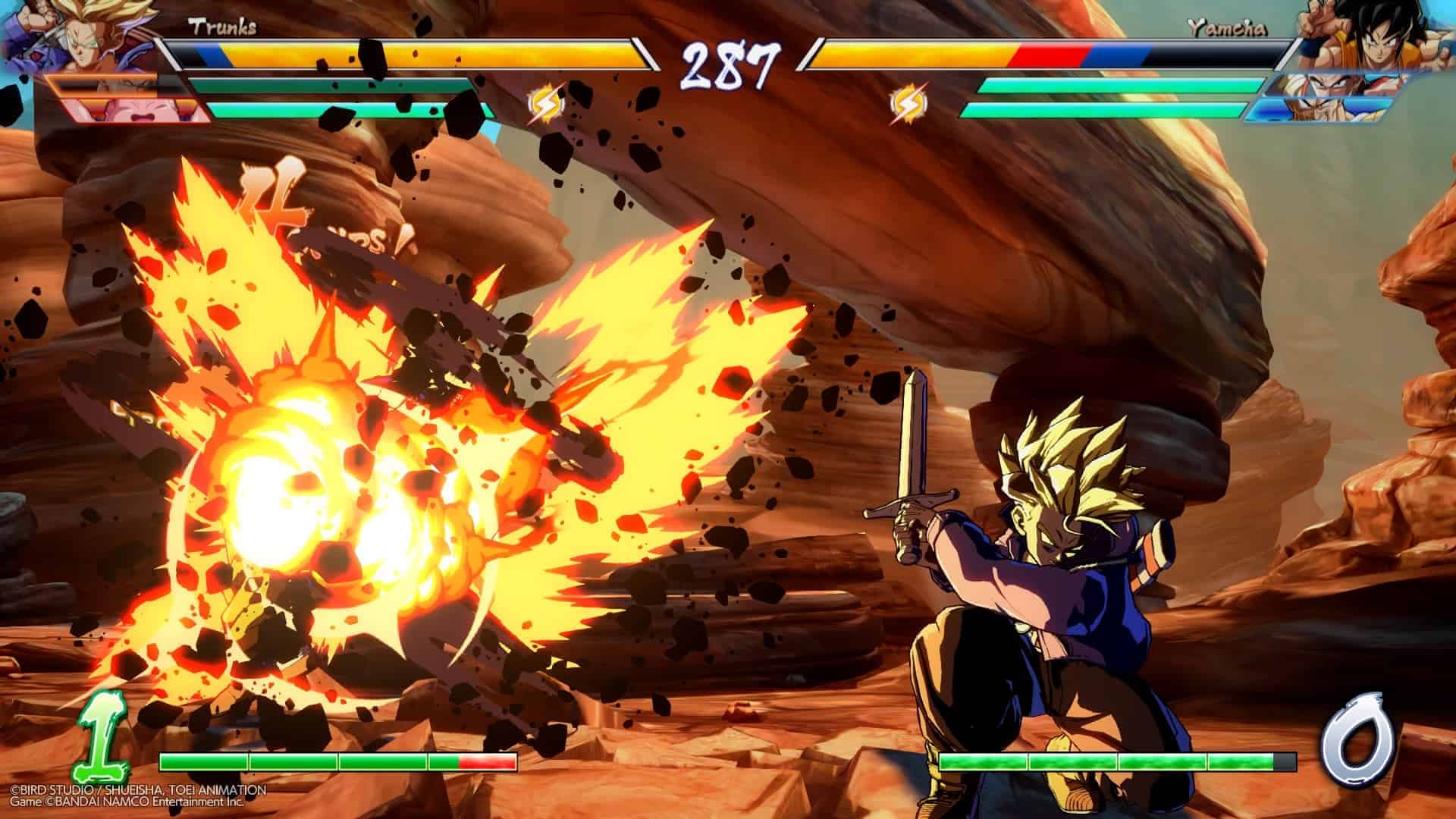The width and height of the screenshot is (1456, 819).
Task: Activate the lightning icon beside Trunks' team bars
Action: 544,105
